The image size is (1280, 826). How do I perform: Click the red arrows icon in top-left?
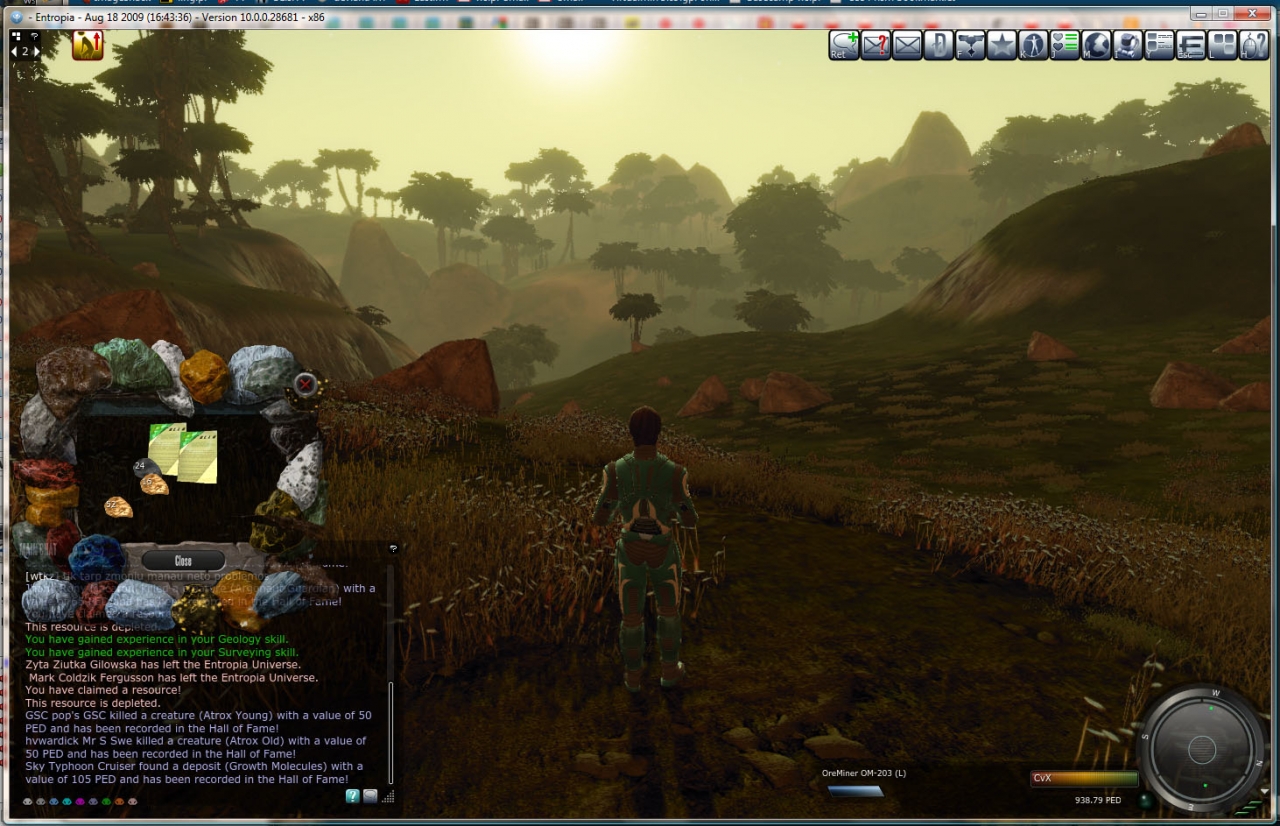tap(88, 45)
